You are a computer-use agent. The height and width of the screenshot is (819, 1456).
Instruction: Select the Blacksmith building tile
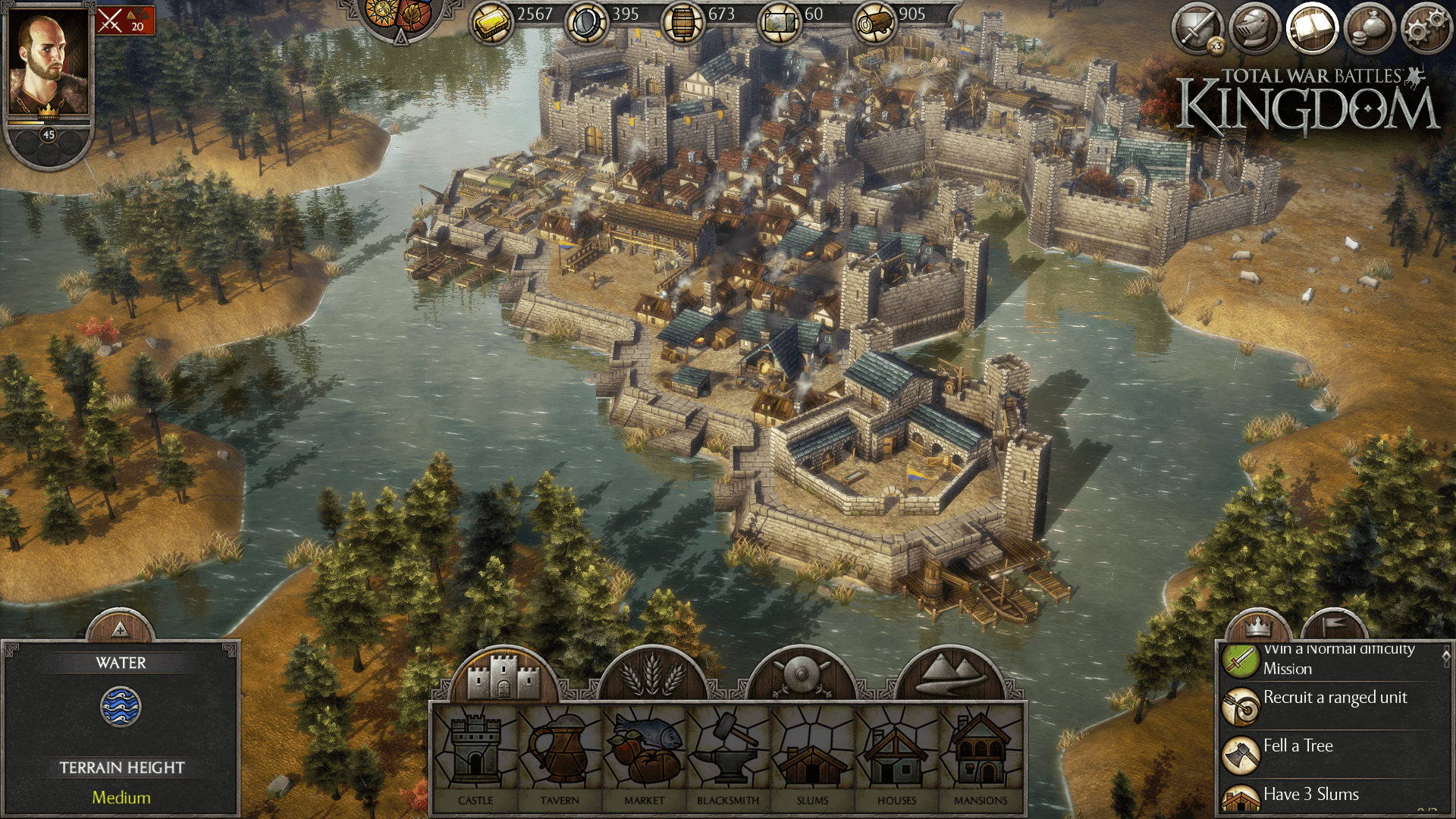pyautogui.click(x=728, y=755)
